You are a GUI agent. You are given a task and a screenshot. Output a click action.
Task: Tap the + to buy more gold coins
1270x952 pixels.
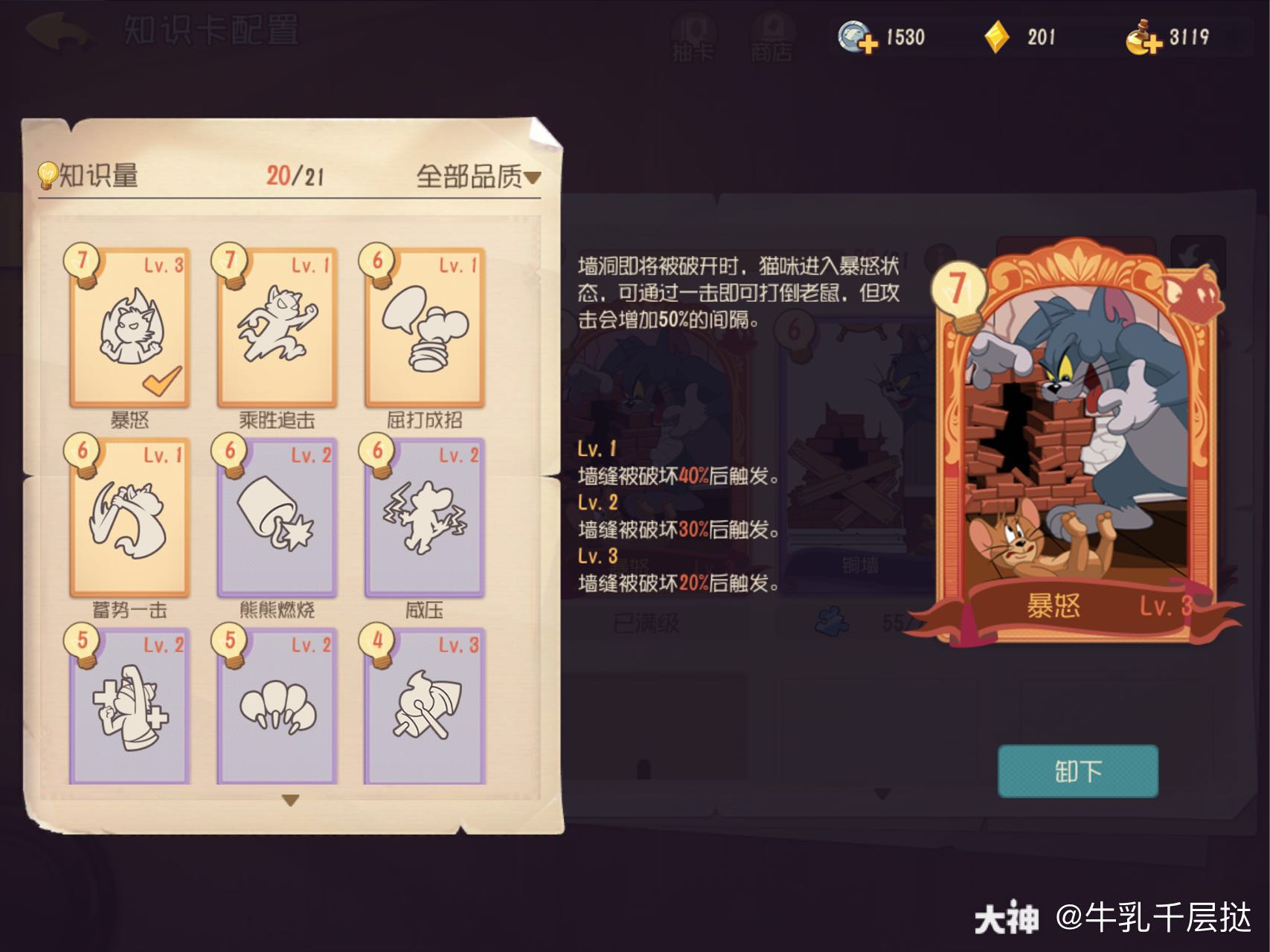[1152, 45]
